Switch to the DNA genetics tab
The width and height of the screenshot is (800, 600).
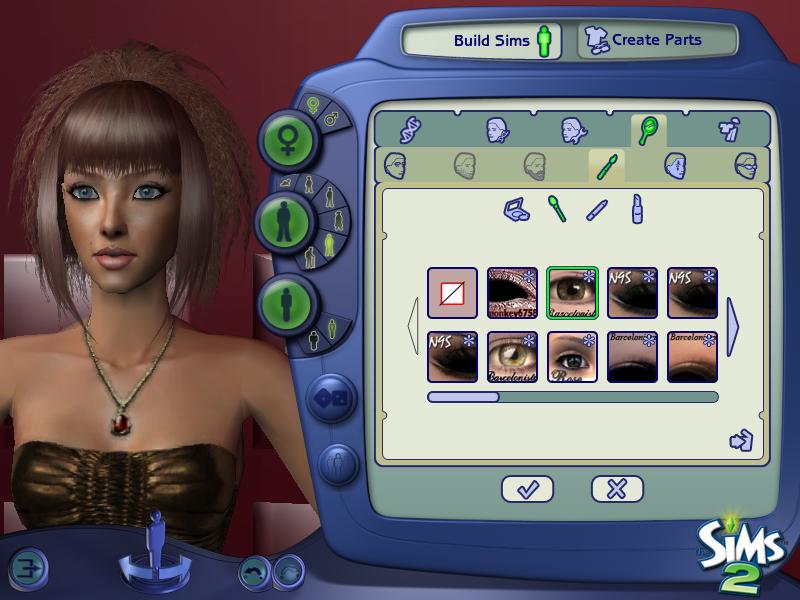tap(411, 129)
